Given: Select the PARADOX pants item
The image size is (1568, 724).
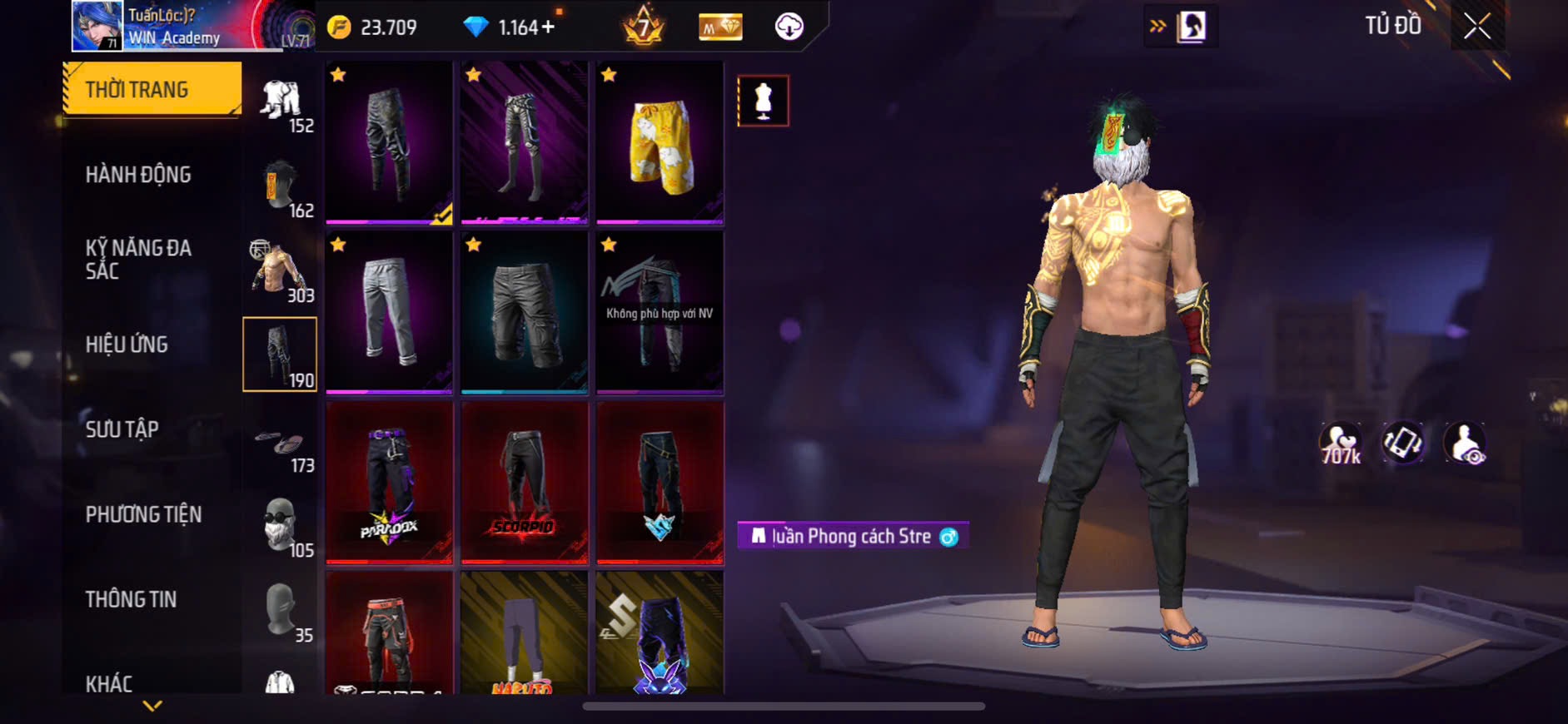Looking at the screenshot, I should point(389,483).
